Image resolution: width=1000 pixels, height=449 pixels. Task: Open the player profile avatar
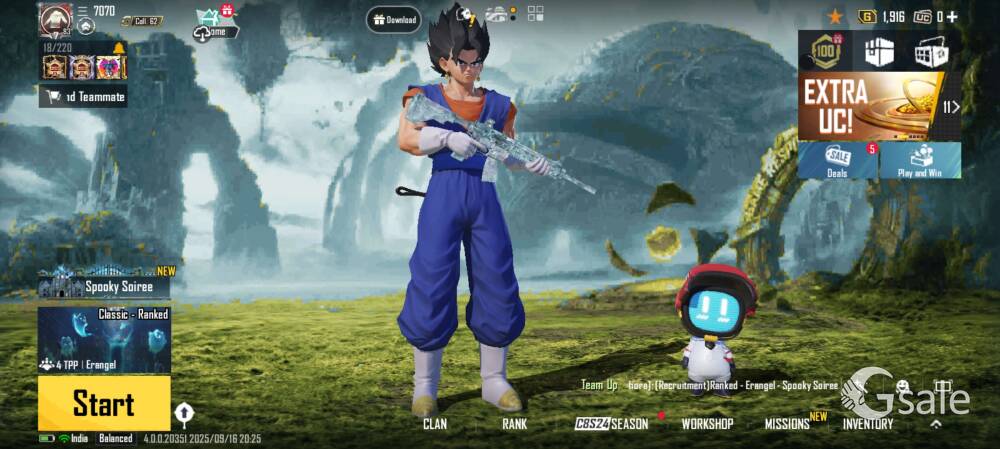tap(55, 18)
